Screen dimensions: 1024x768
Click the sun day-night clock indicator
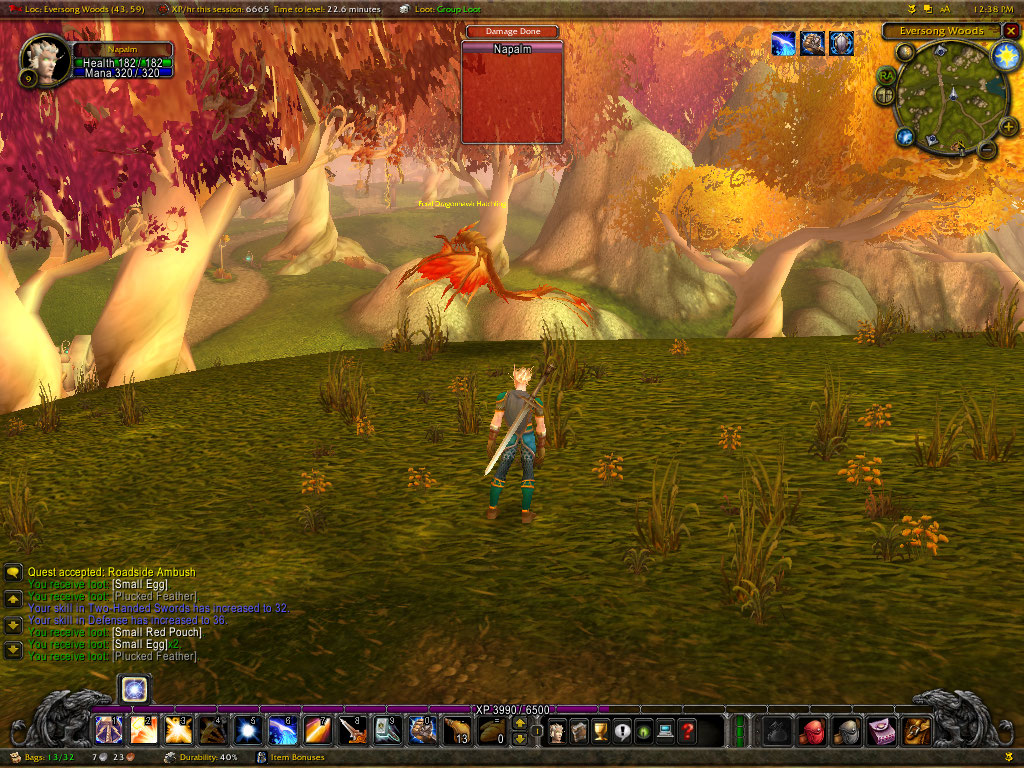[1003, 57]
